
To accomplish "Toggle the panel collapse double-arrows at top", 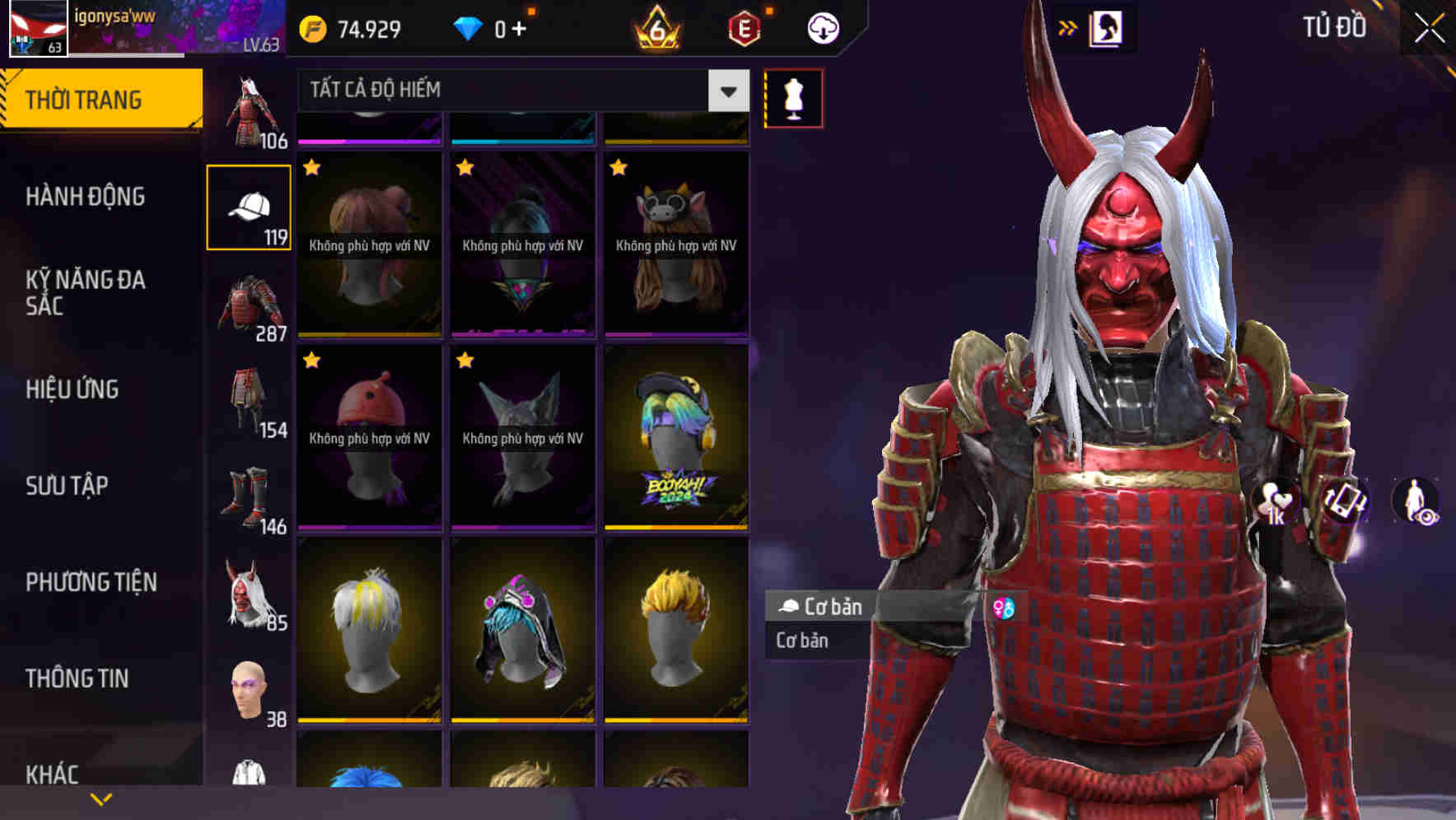I will tap(1067, 27).
